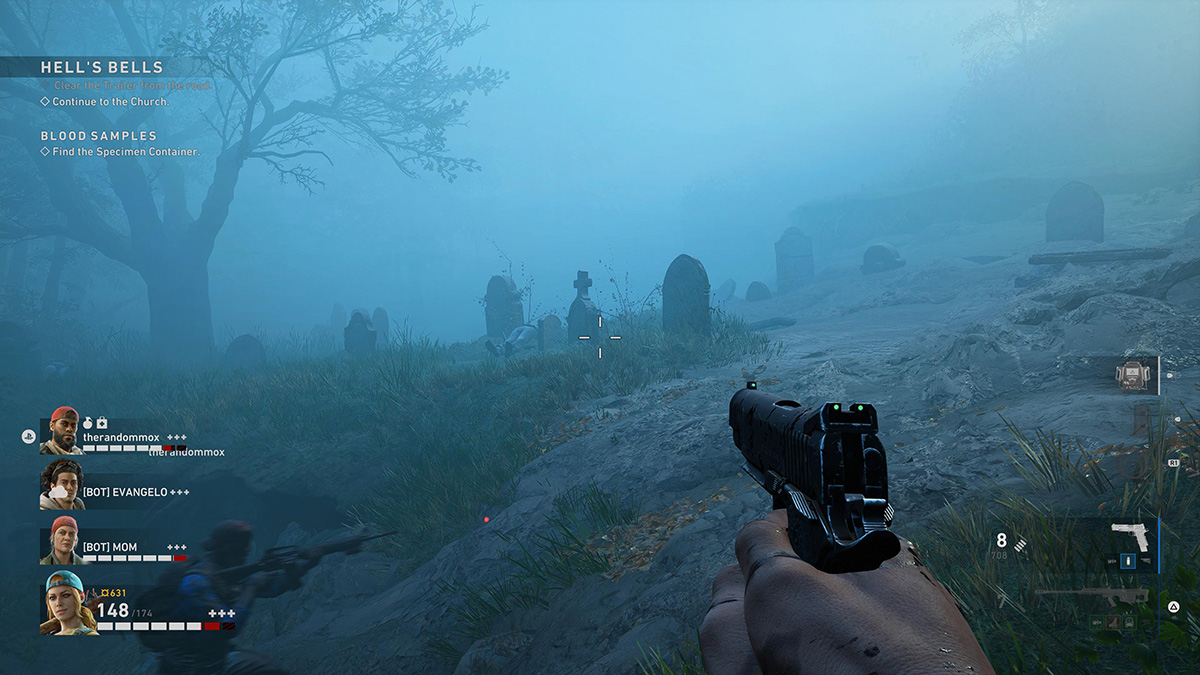Viewport: 1200px width, 675px height.
Task: Select the Evangelo bot portrait
Action: click(x=62, y=485)
